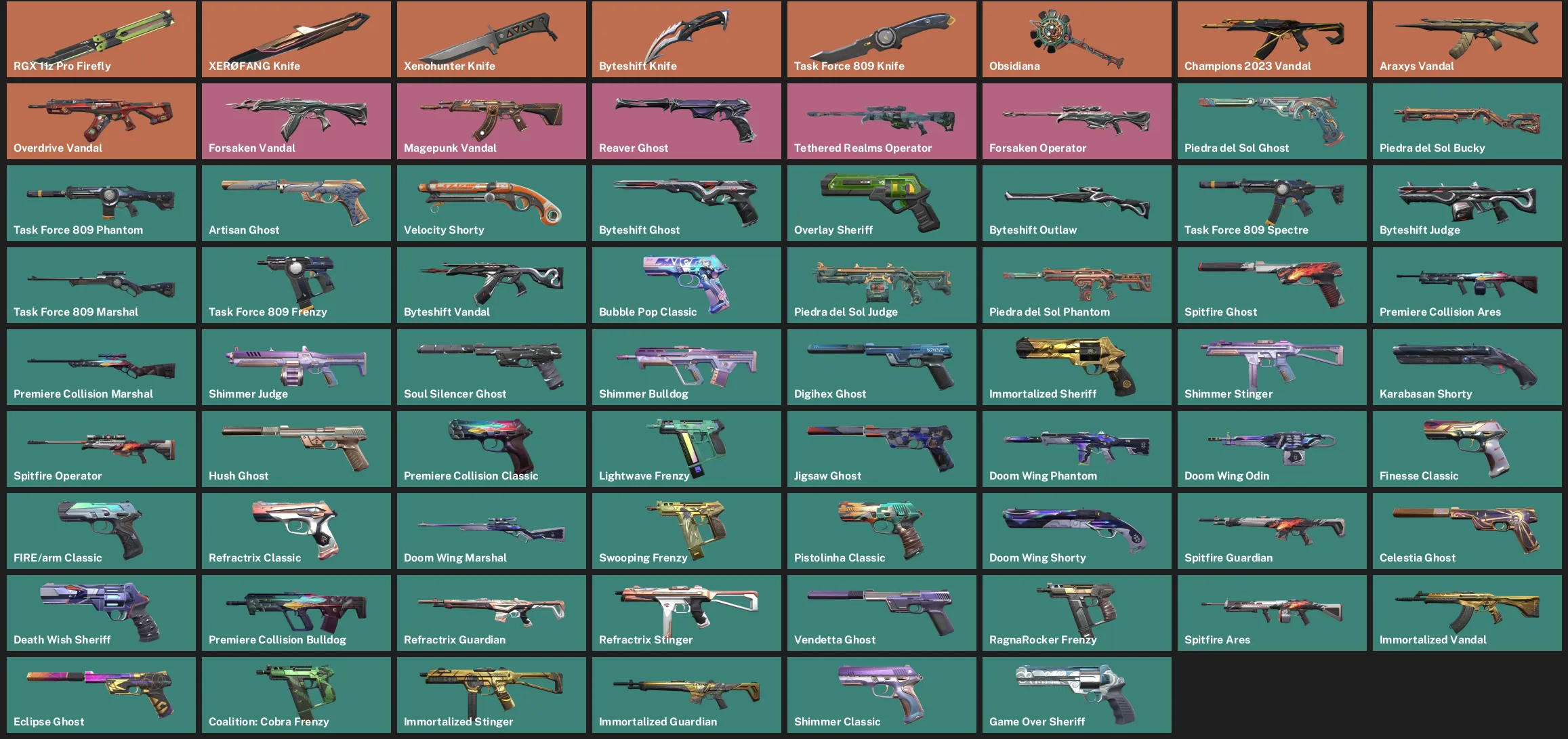Click the Reaver Ghost tile

click(686, 121)
